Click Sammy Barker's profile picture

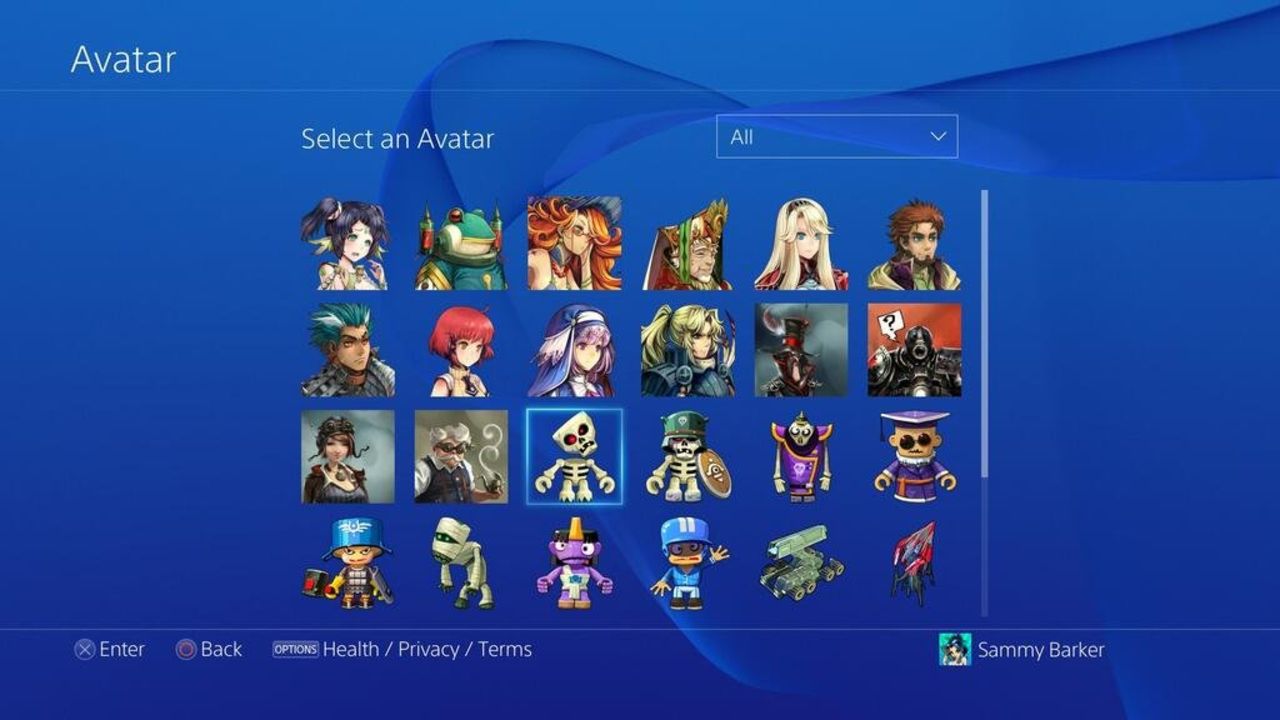[957, 649]
